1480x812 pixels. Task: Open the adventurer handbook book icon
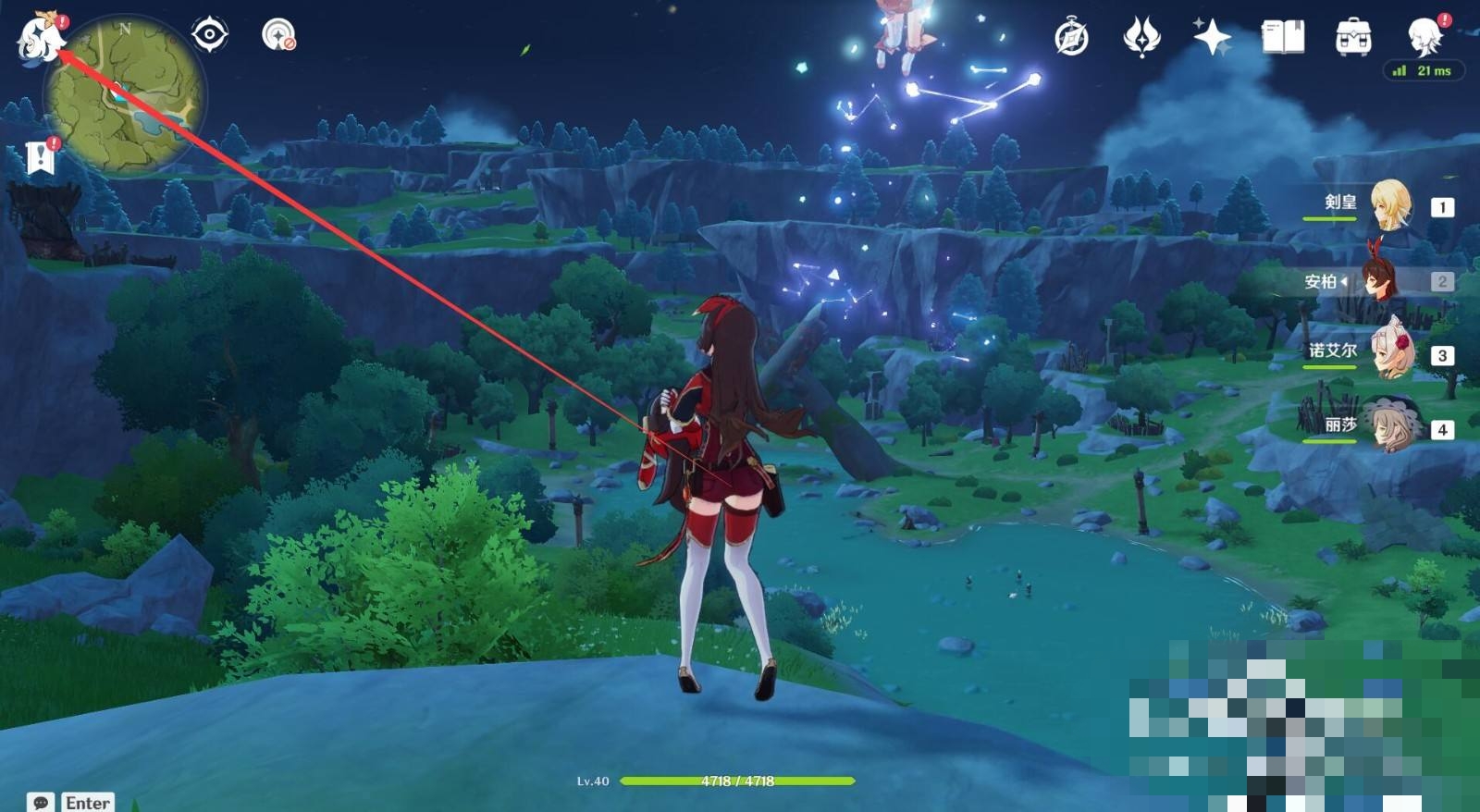click(x=1283, y=38)
